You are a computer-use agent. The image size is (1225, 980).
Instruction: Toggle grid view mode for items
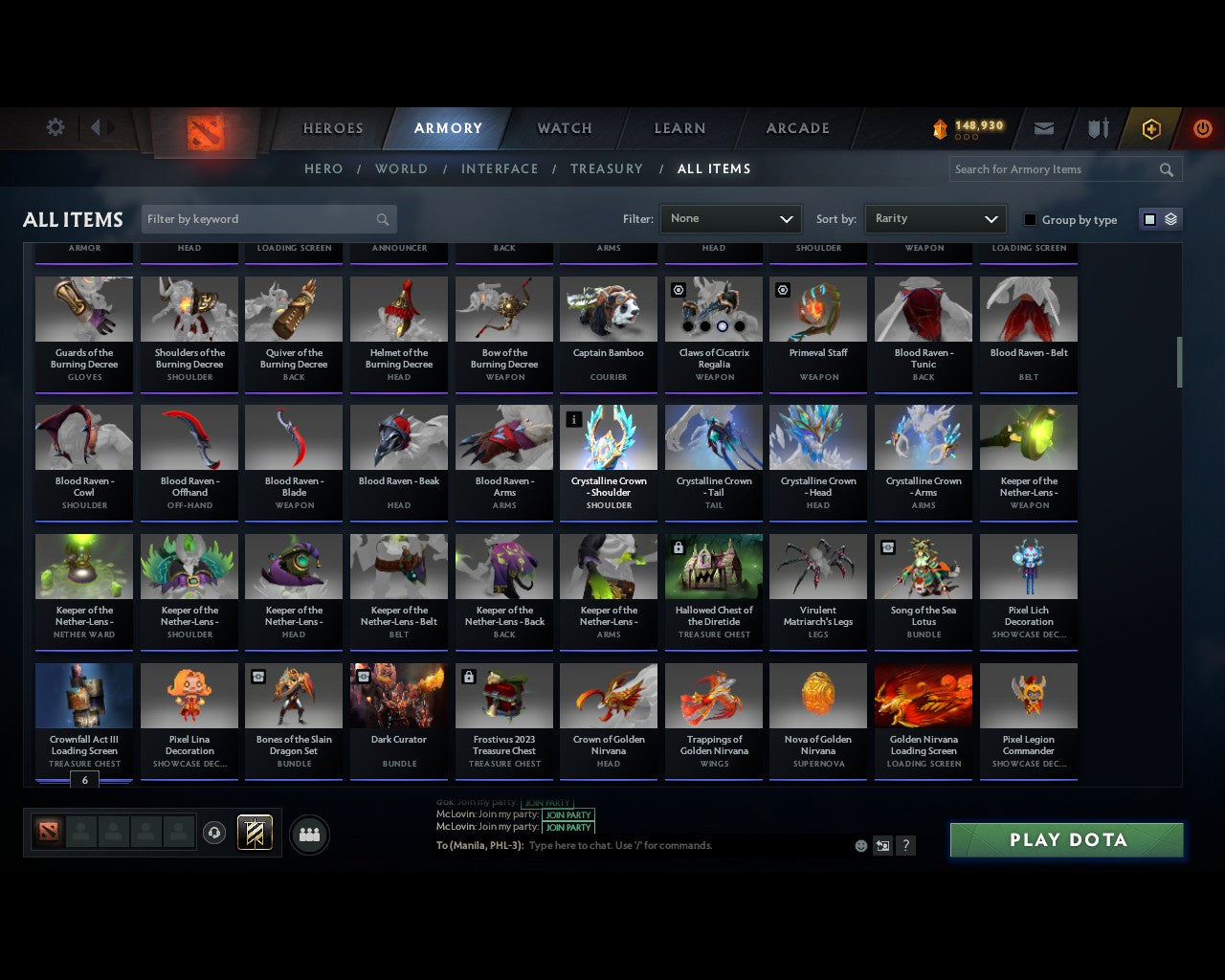[1148, 218]
